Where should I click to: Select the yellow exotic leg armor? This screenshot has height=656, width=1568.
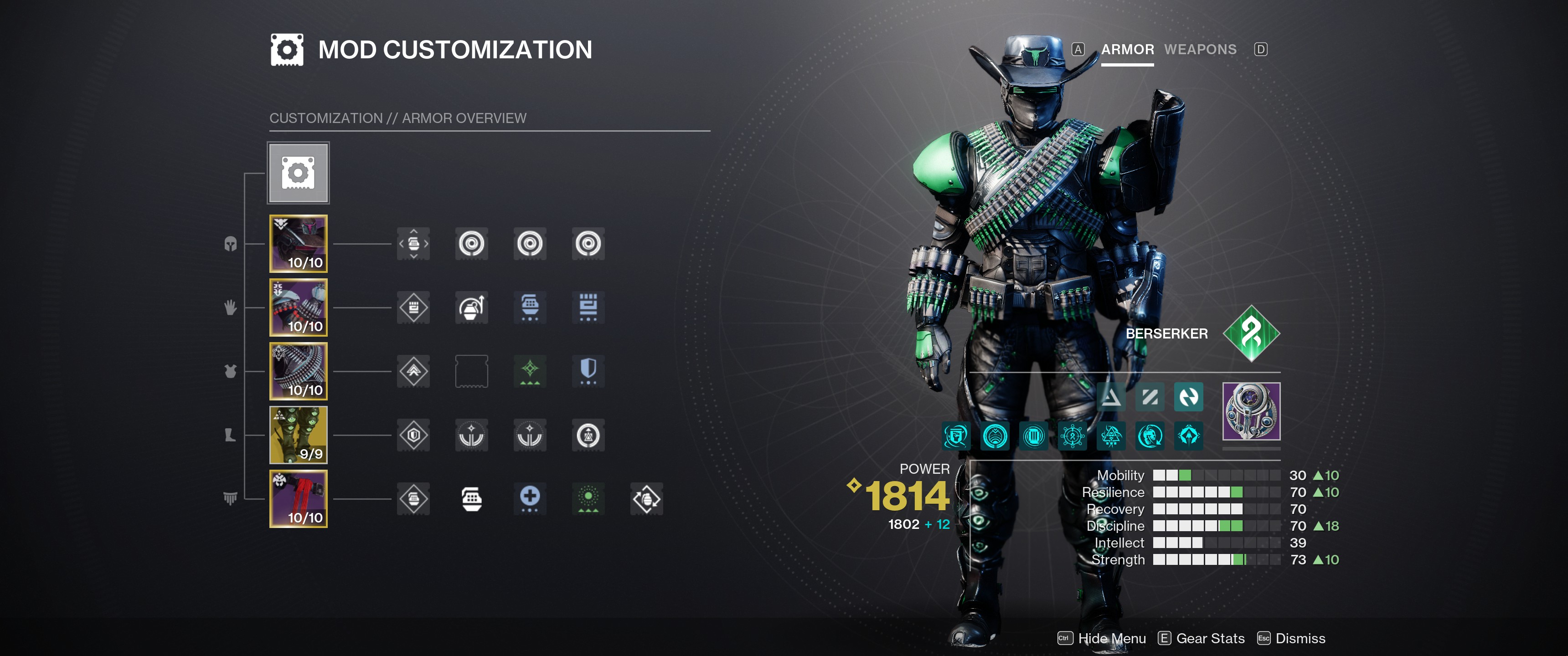coord(298,435)
